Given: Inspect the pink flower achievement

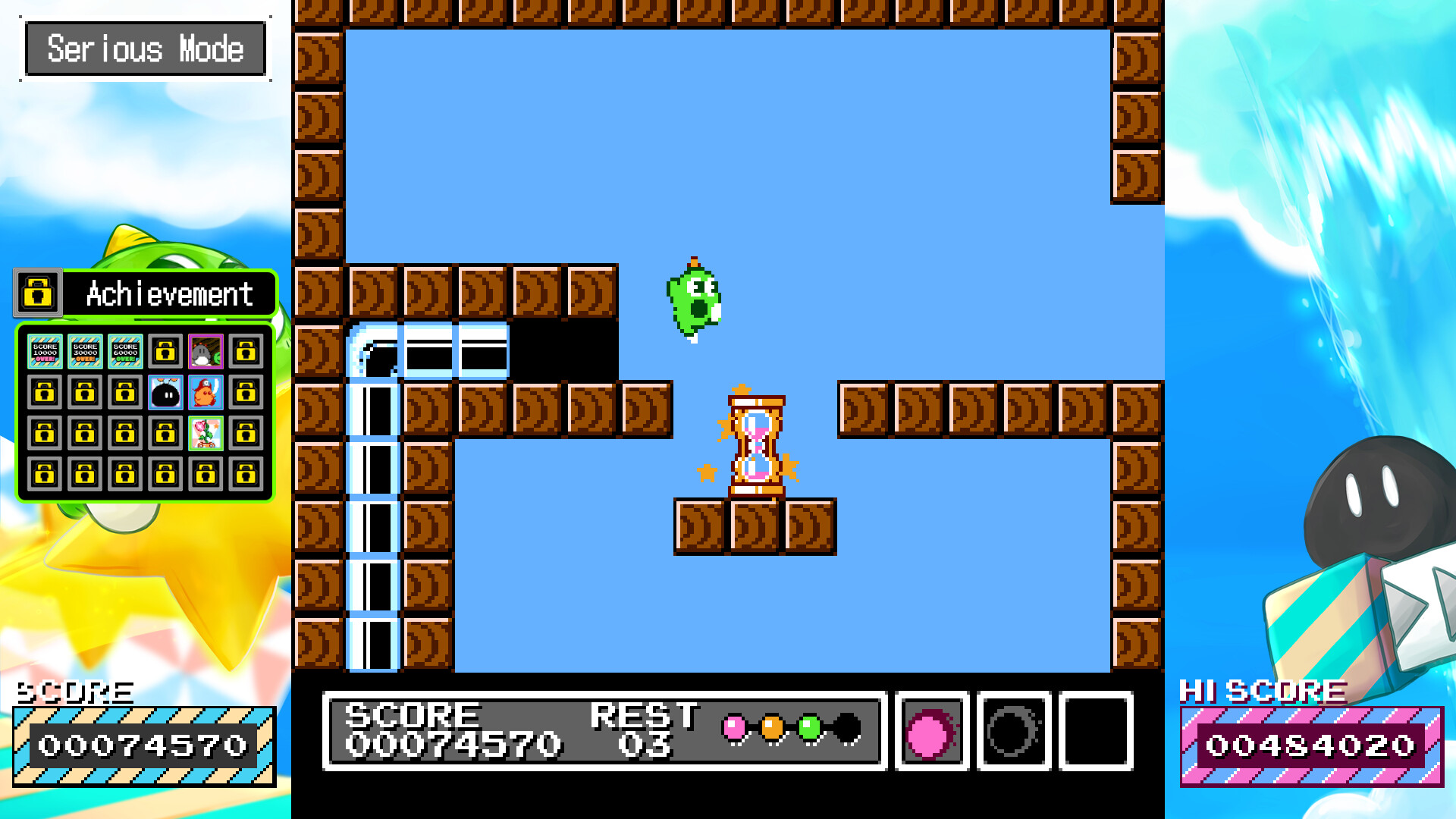Looking at the screenshot, I should click(206, 433).
